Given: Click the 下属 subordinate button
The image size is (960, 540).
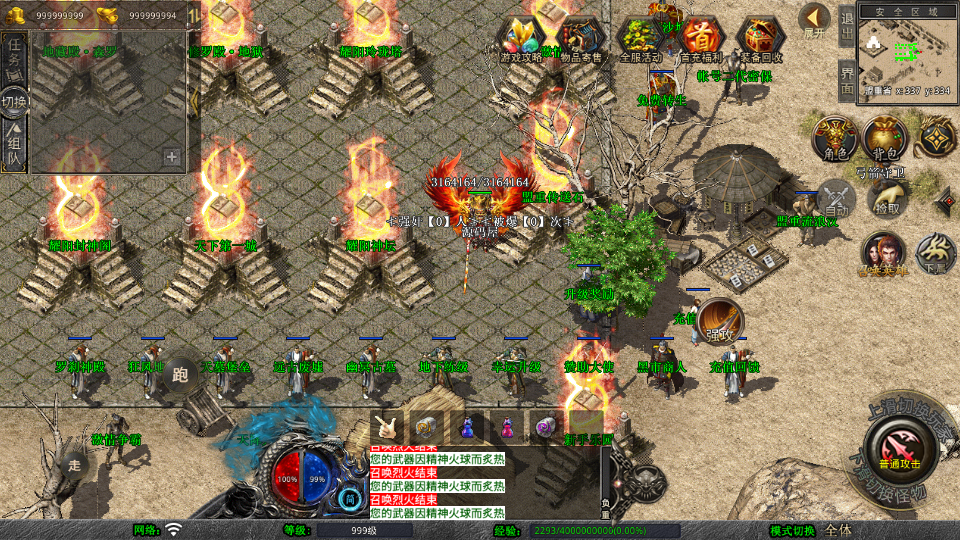Looking at the screenshot, I should point(936,254).
